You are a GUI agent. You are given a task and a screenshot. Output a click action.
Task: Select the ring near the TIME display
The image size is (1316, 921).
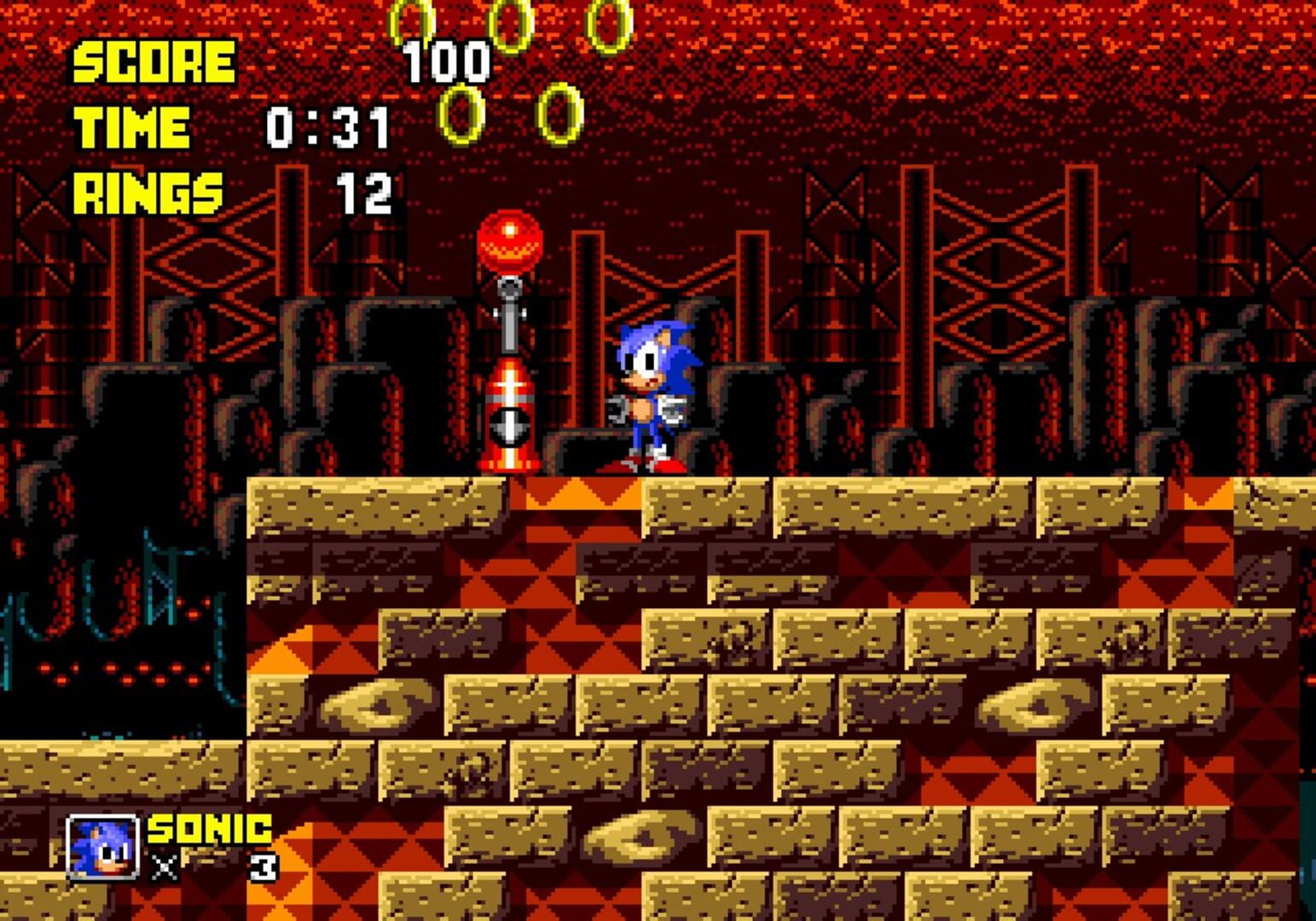click(x=461, y=115)
